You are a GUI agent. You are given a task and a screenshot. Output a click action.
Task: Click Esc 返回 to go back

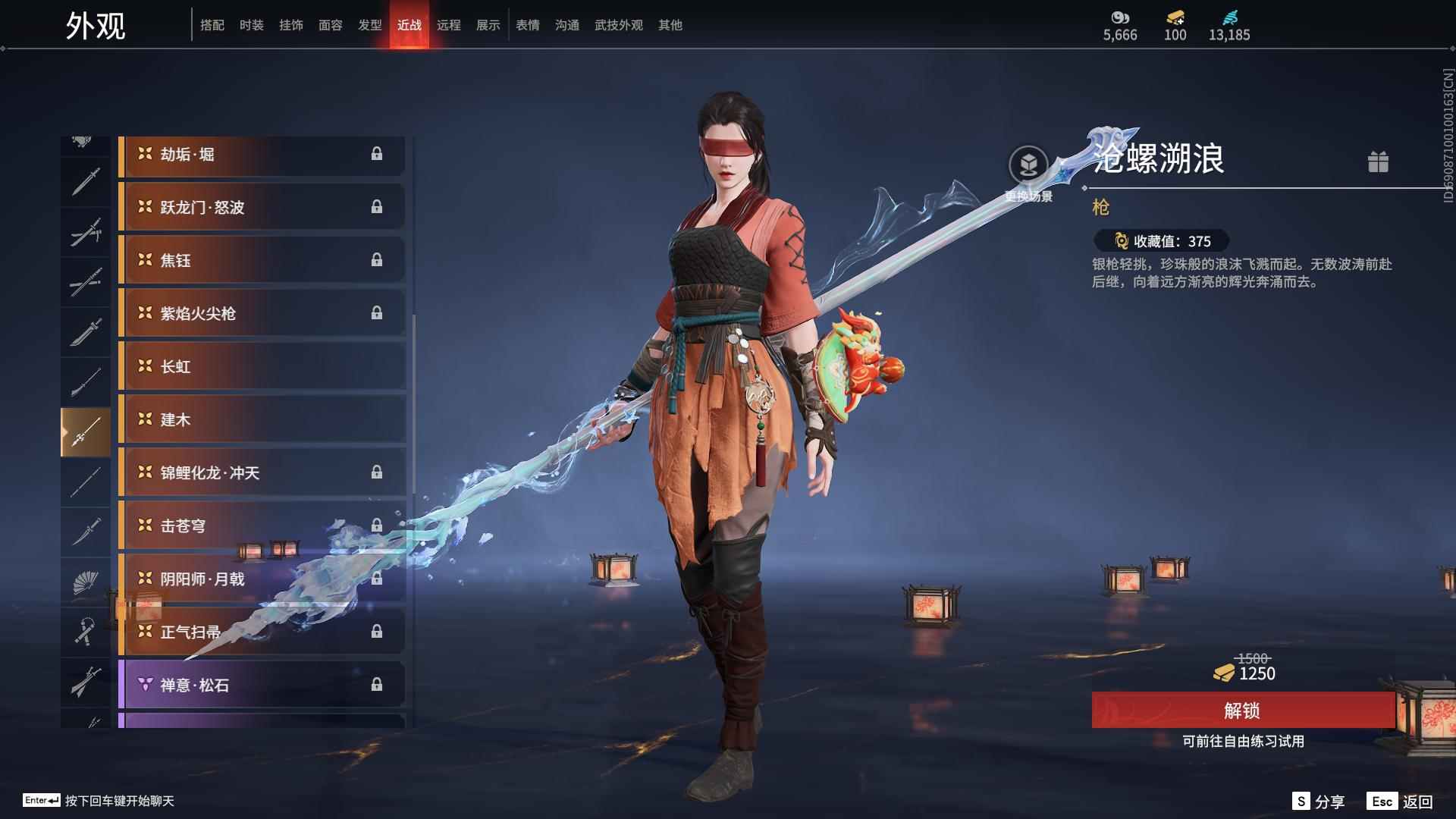(x=1399, y=800)
